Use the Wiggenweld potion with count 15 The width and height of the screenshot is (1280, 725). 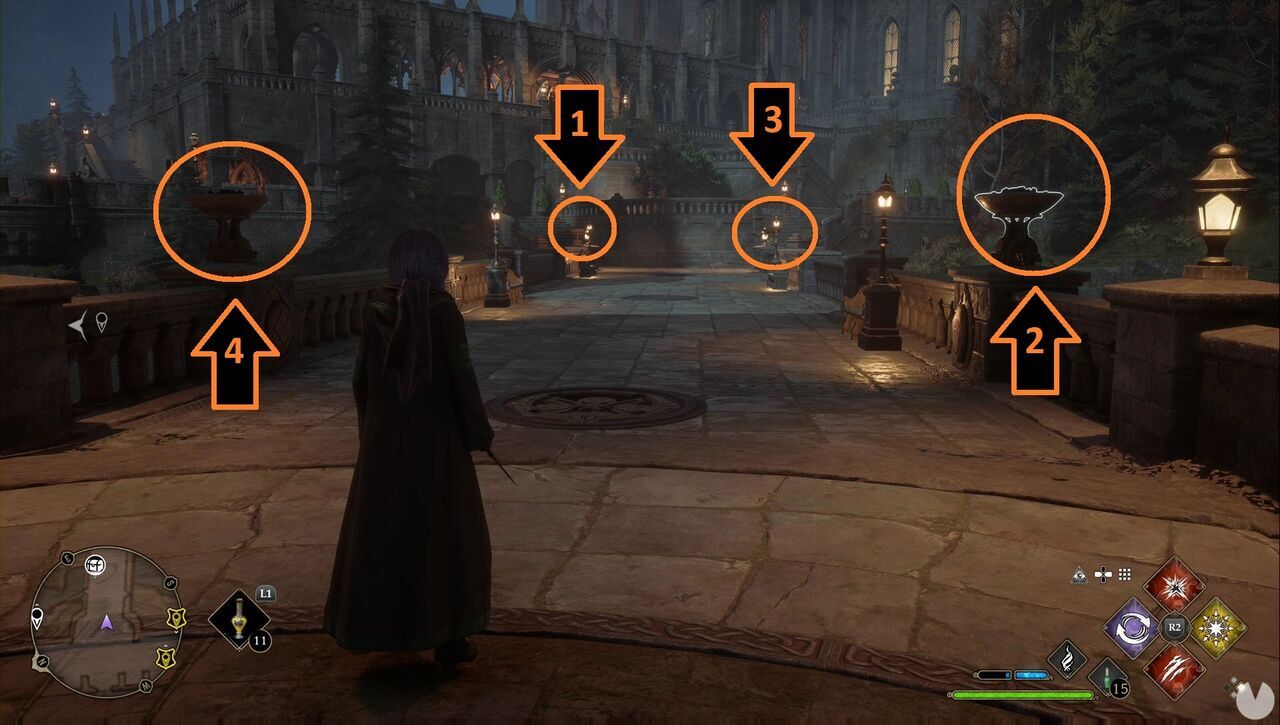coord(1107,677)
